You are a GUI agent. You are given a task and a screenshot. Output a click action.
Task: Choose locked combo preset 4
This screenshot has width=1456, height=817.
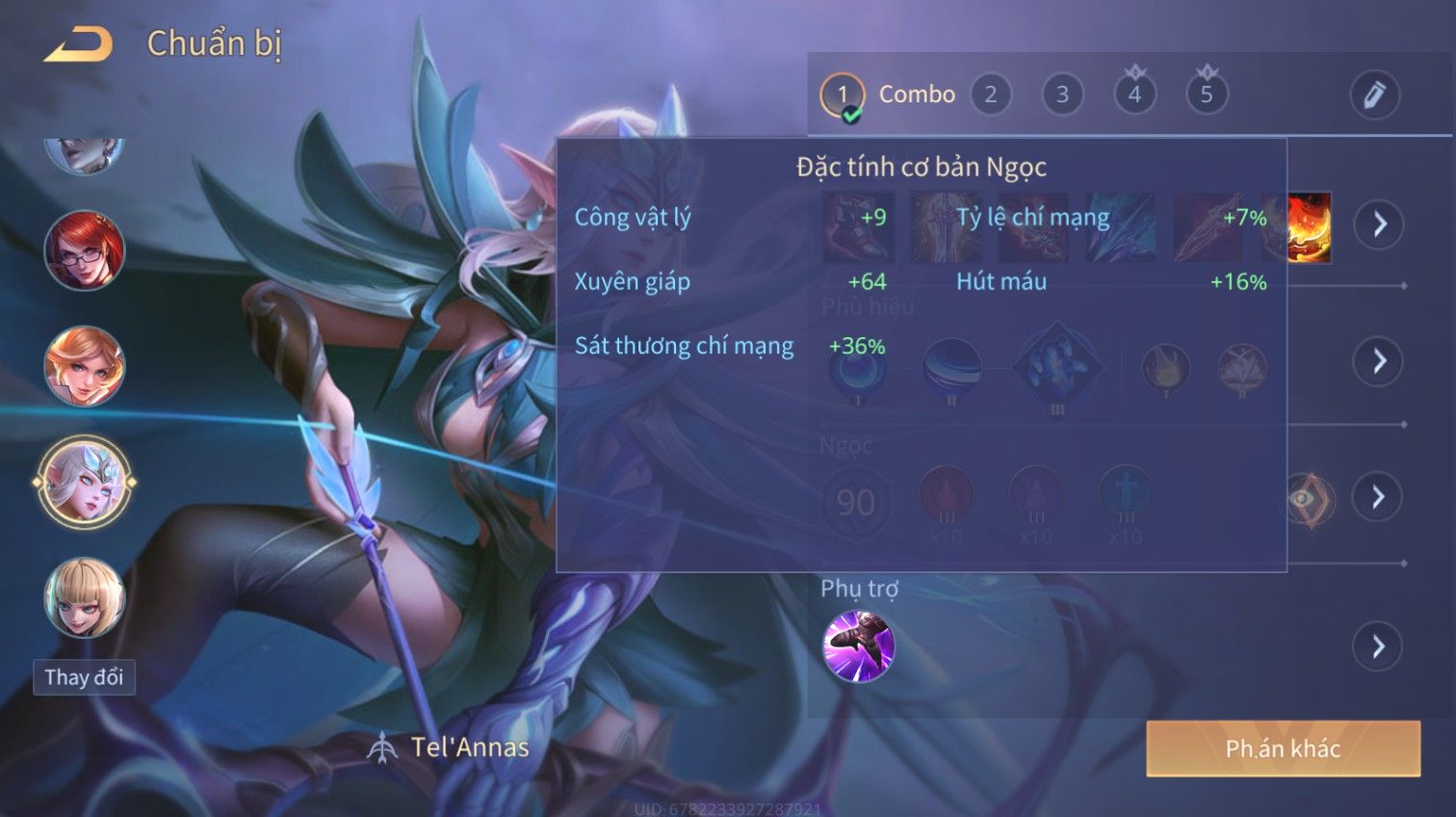(1134, 94)
